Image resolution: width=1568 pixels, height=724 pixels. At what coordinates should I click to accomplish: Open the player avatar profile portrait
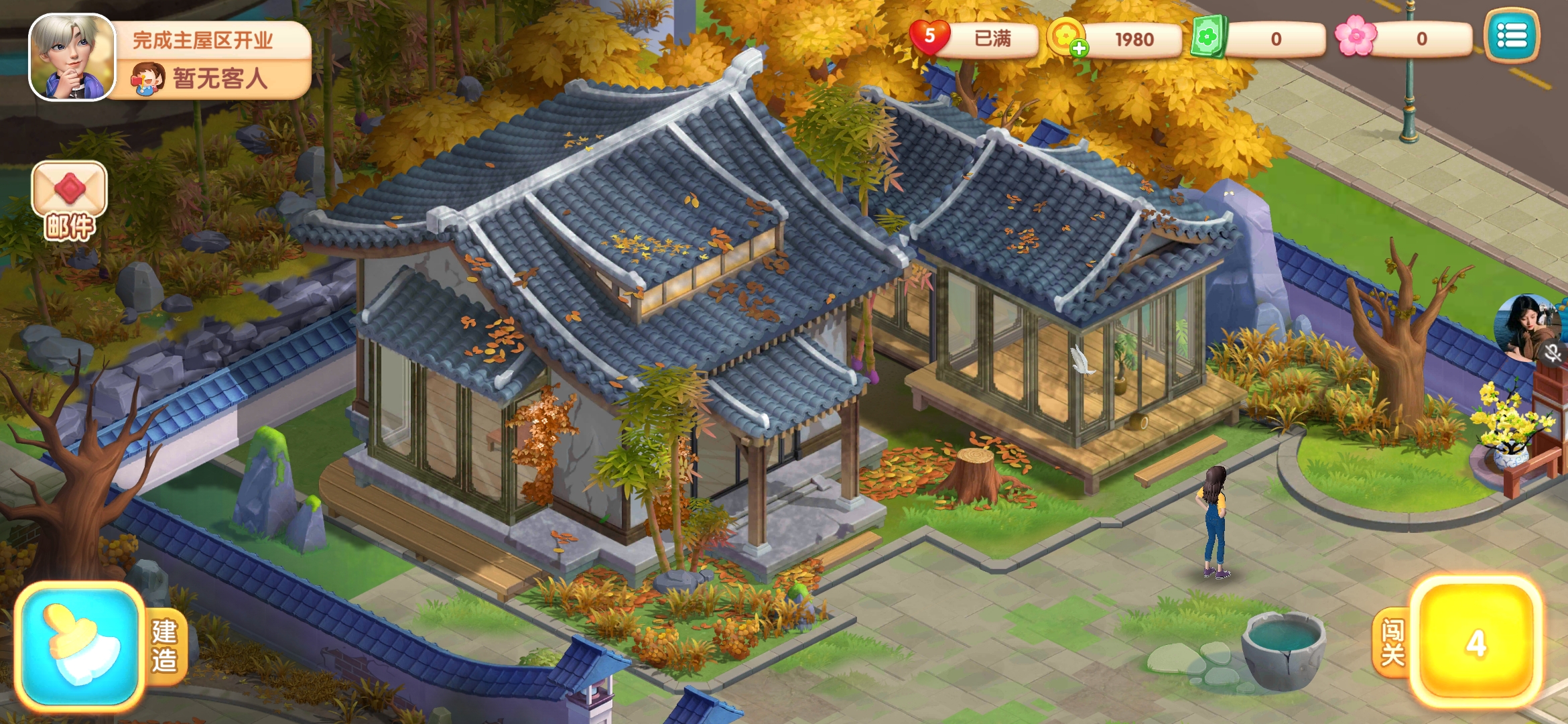click(72, 58)
